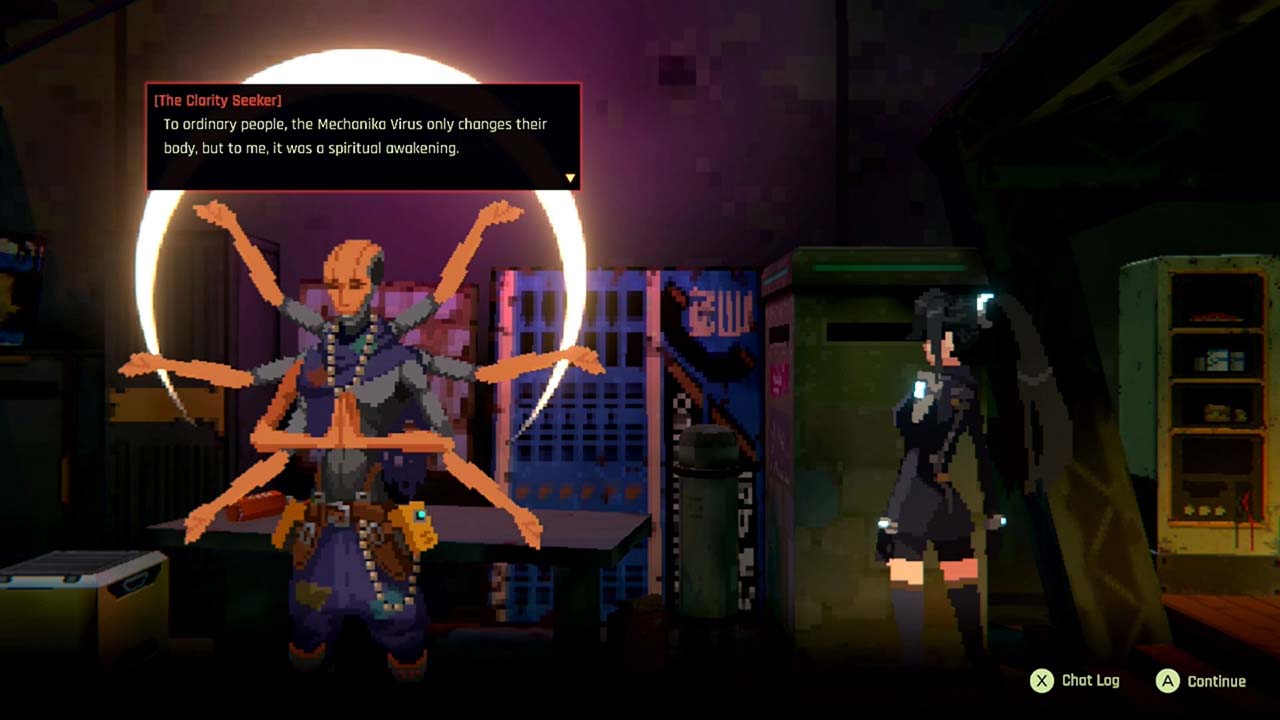
Task: Click the X button icon for Chat Log
Action: coord(1044,680)
